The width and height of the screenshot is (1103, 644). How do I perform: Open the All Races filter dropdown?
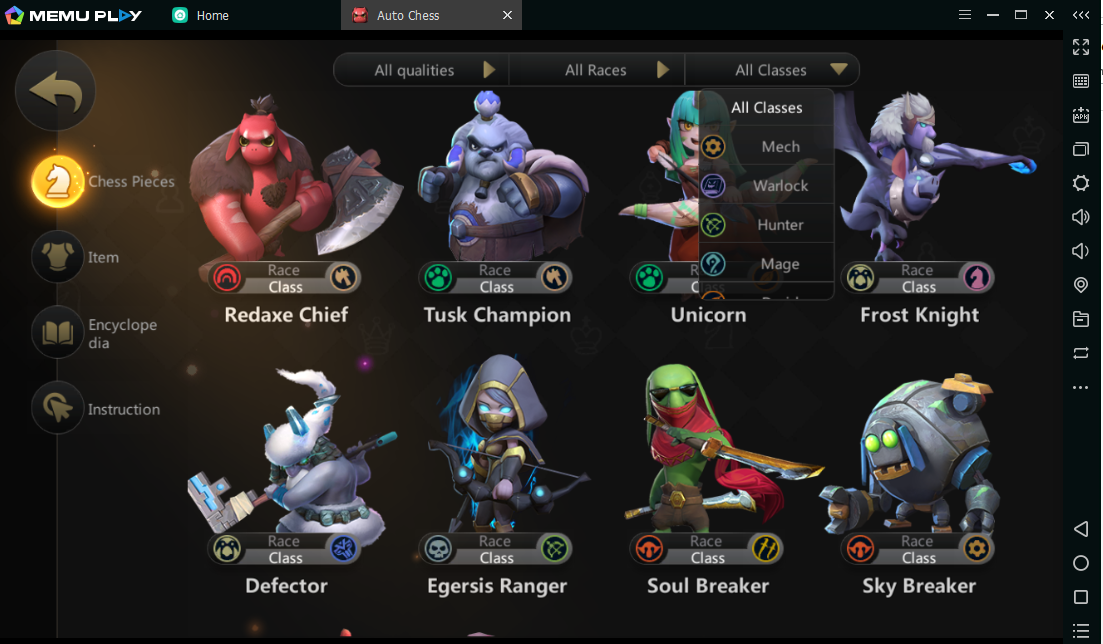597,70
